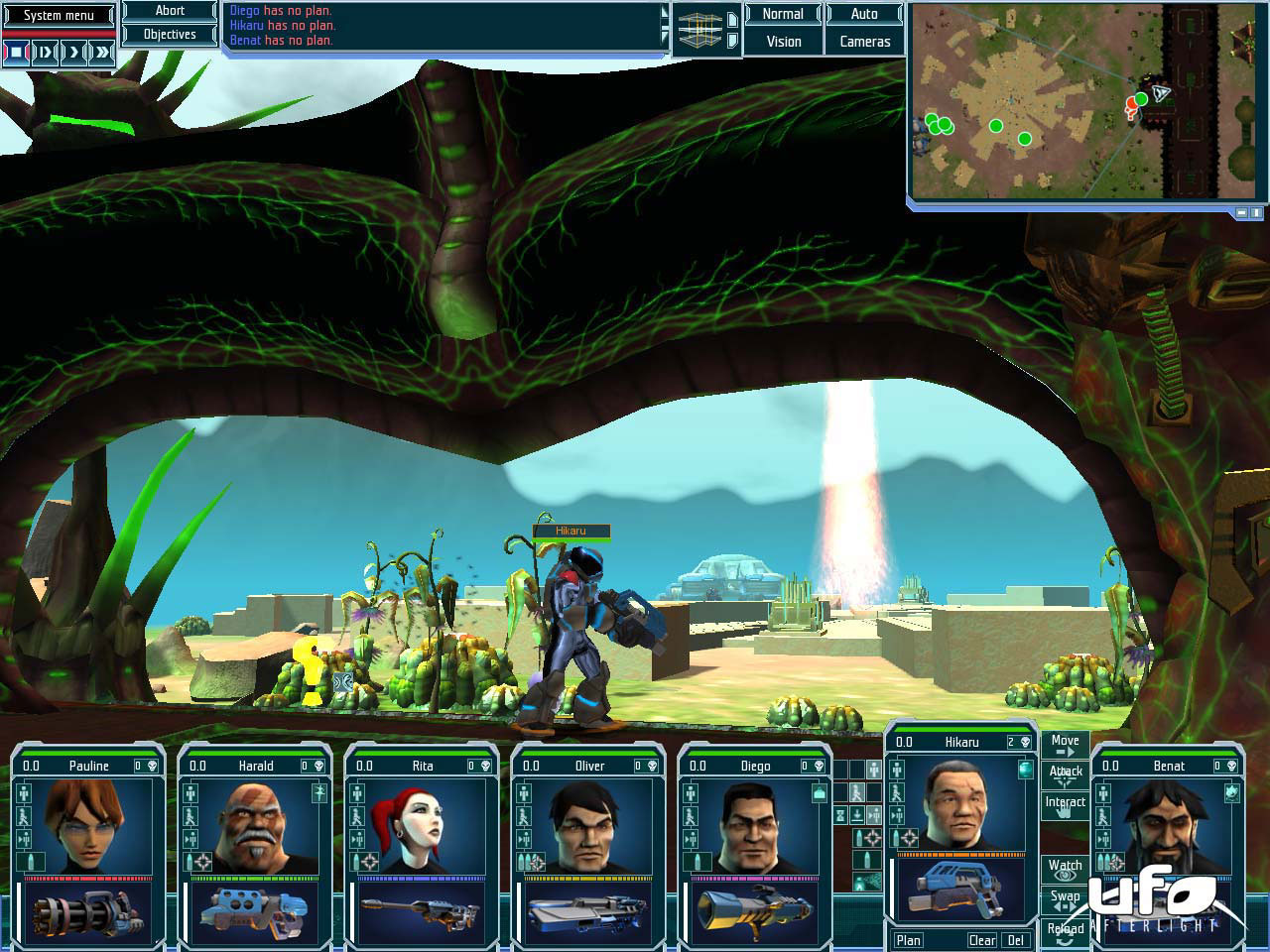Image resolution: width=1270 pixels, height=952 pixels.
Task: Choose the Attack command
Action: tap(1065, 773)
